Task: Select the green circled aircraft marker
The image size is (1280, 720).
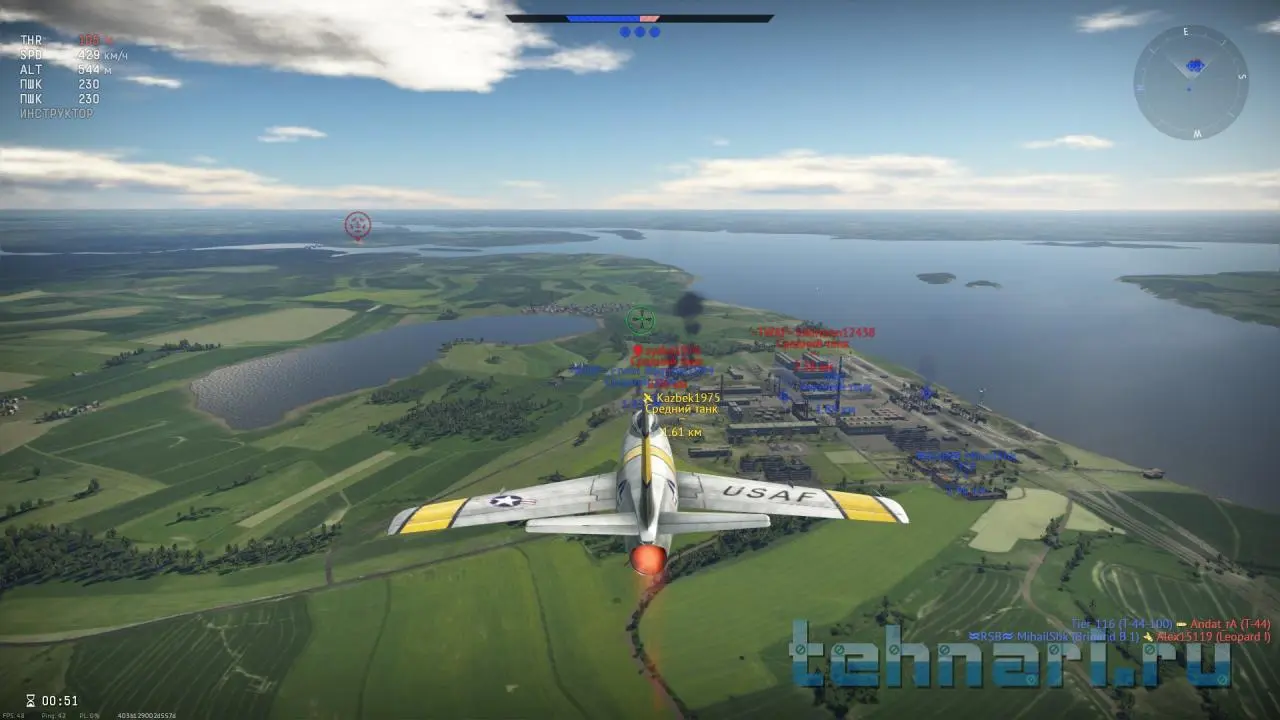Action: 640,320
